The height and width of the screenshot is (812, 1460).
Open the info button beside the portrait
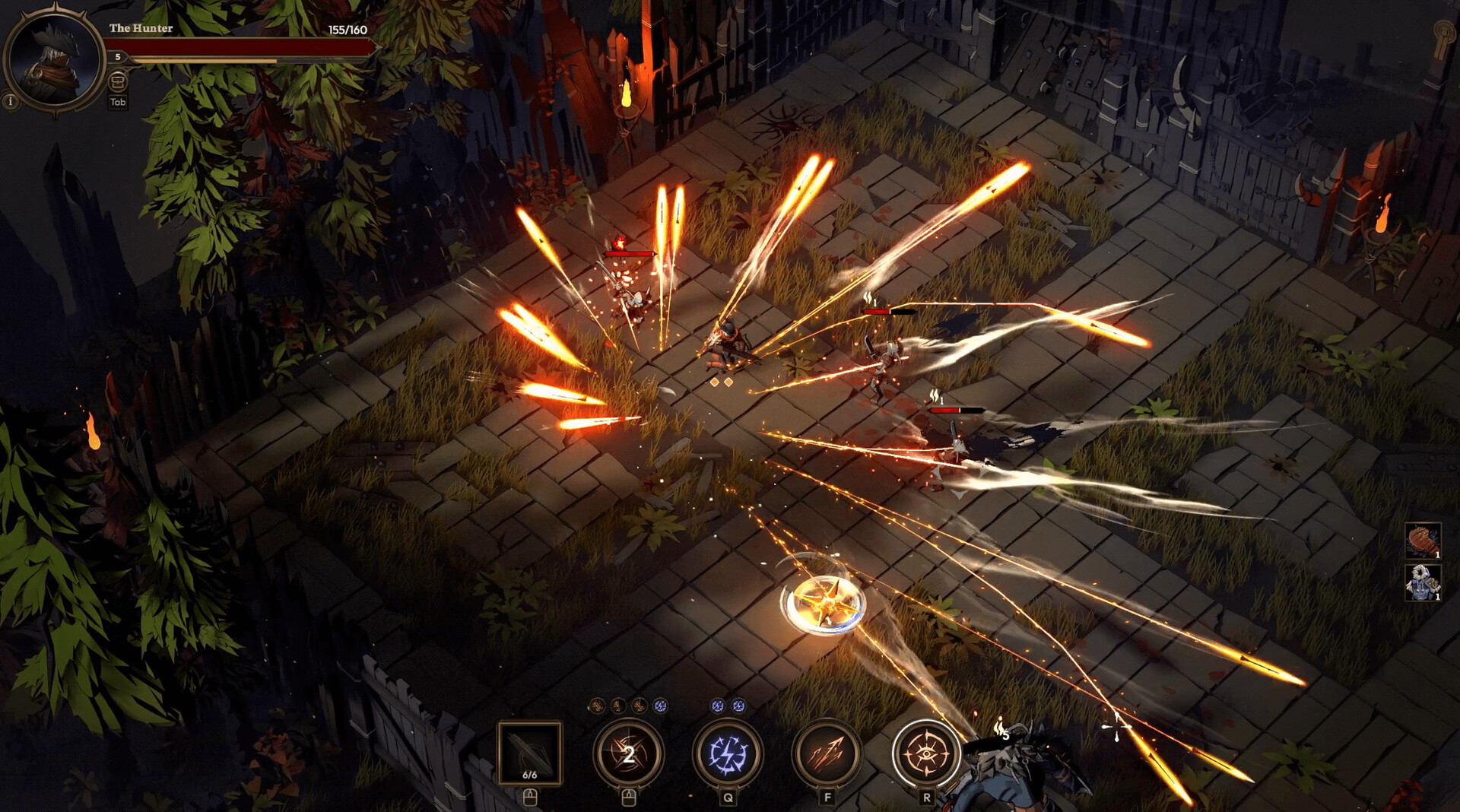10,100
